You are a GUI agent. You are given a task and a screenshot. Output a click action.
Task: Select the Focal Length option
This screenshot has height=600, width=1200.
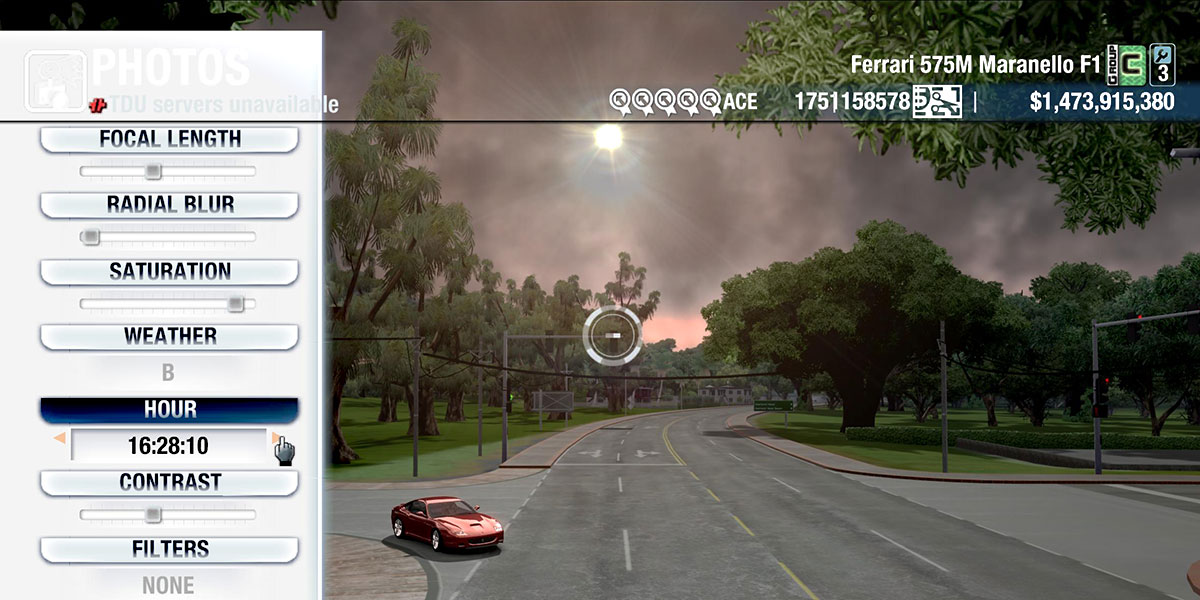(x=169, y=139)
